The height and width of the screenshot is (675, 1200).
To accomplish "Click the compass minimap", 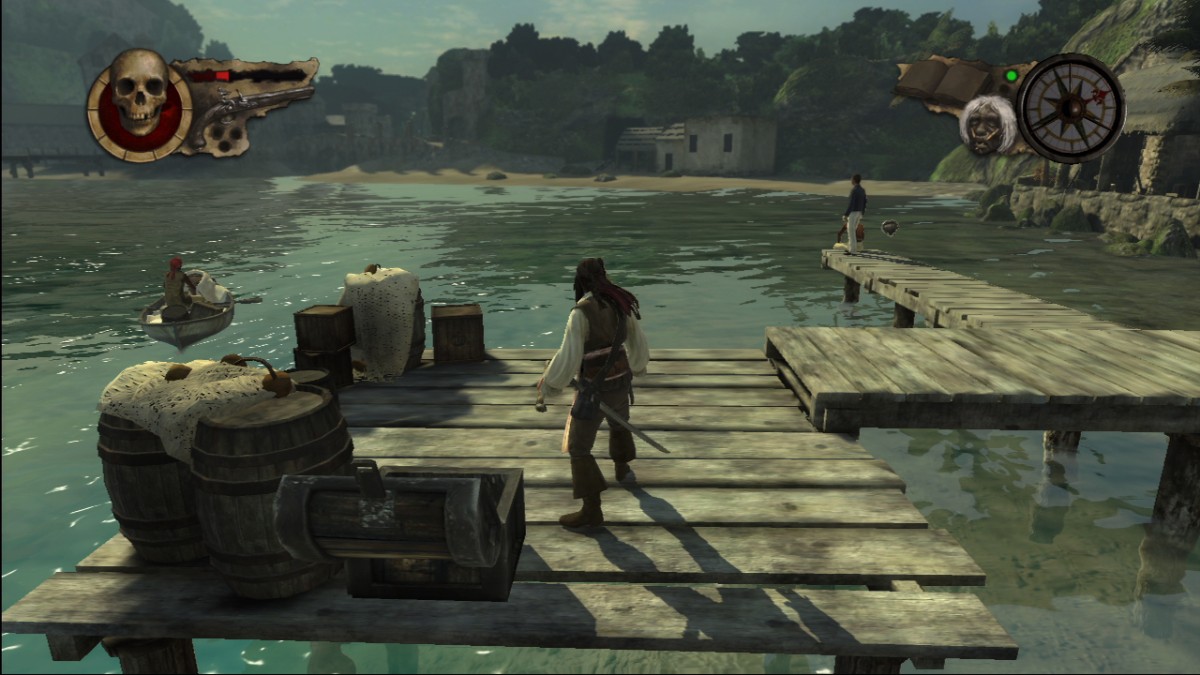I will pyautogui.click(x=1071, y=107).
